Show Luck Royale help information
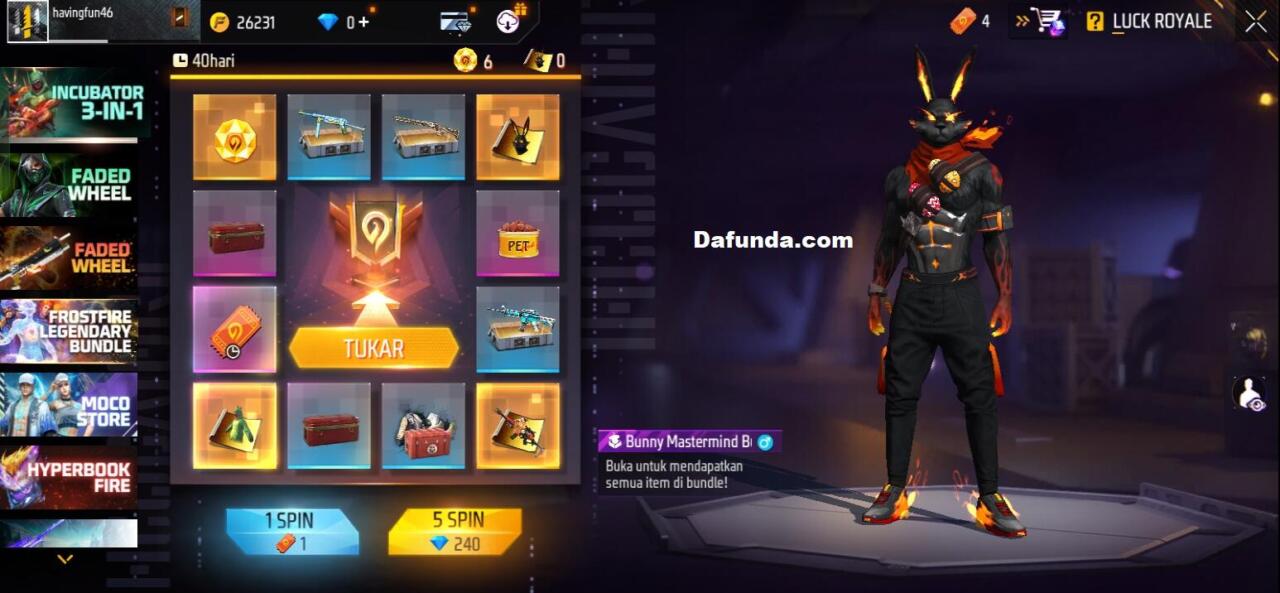 (1095, 21)
